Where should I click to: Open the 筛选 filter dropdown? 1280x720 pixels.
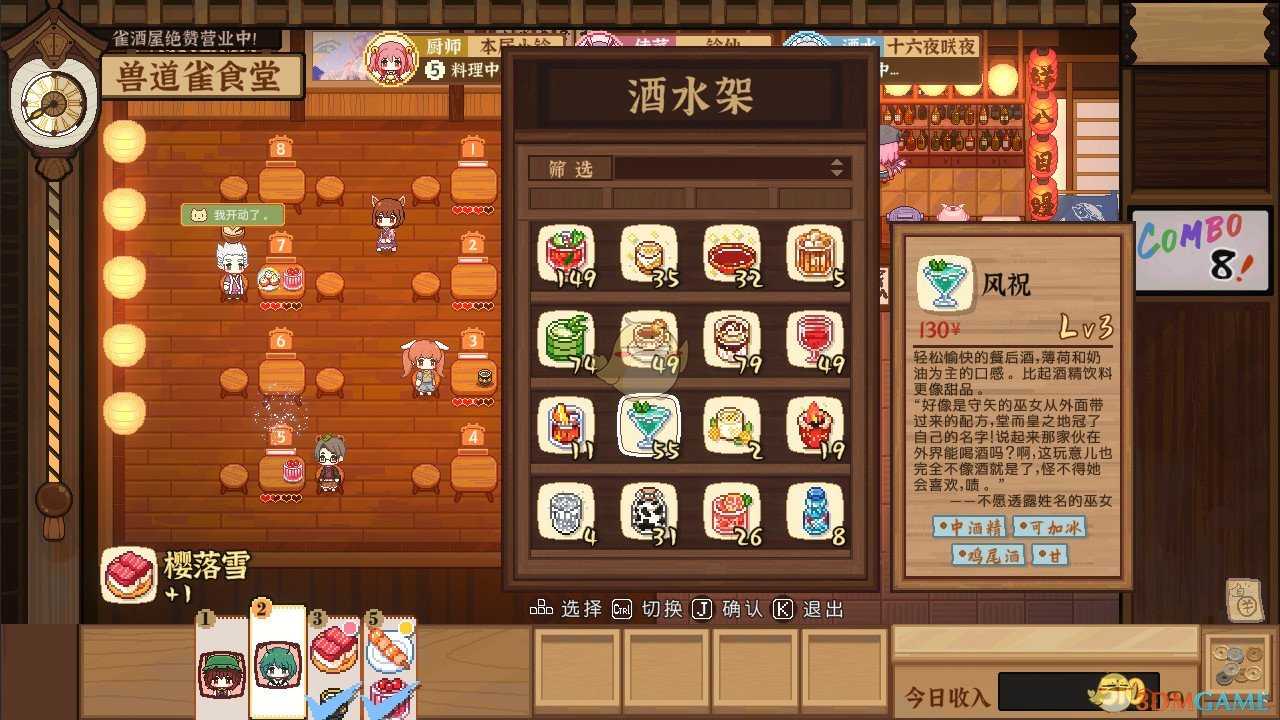[569, 168]
